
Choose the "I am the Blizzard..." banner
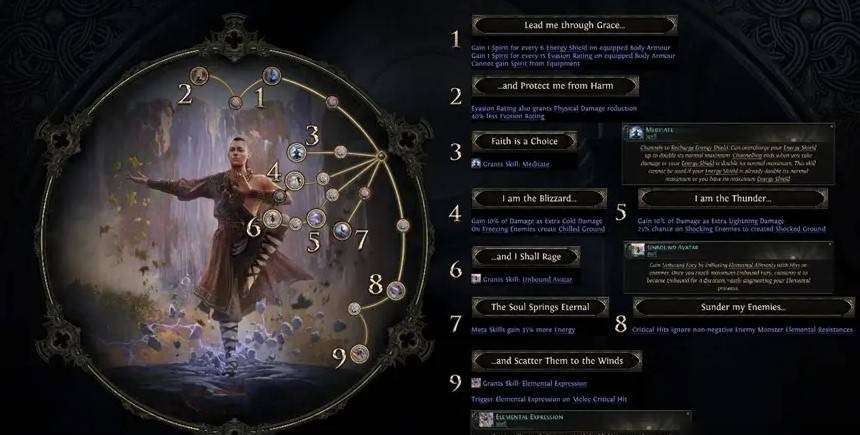pos(525,198)
